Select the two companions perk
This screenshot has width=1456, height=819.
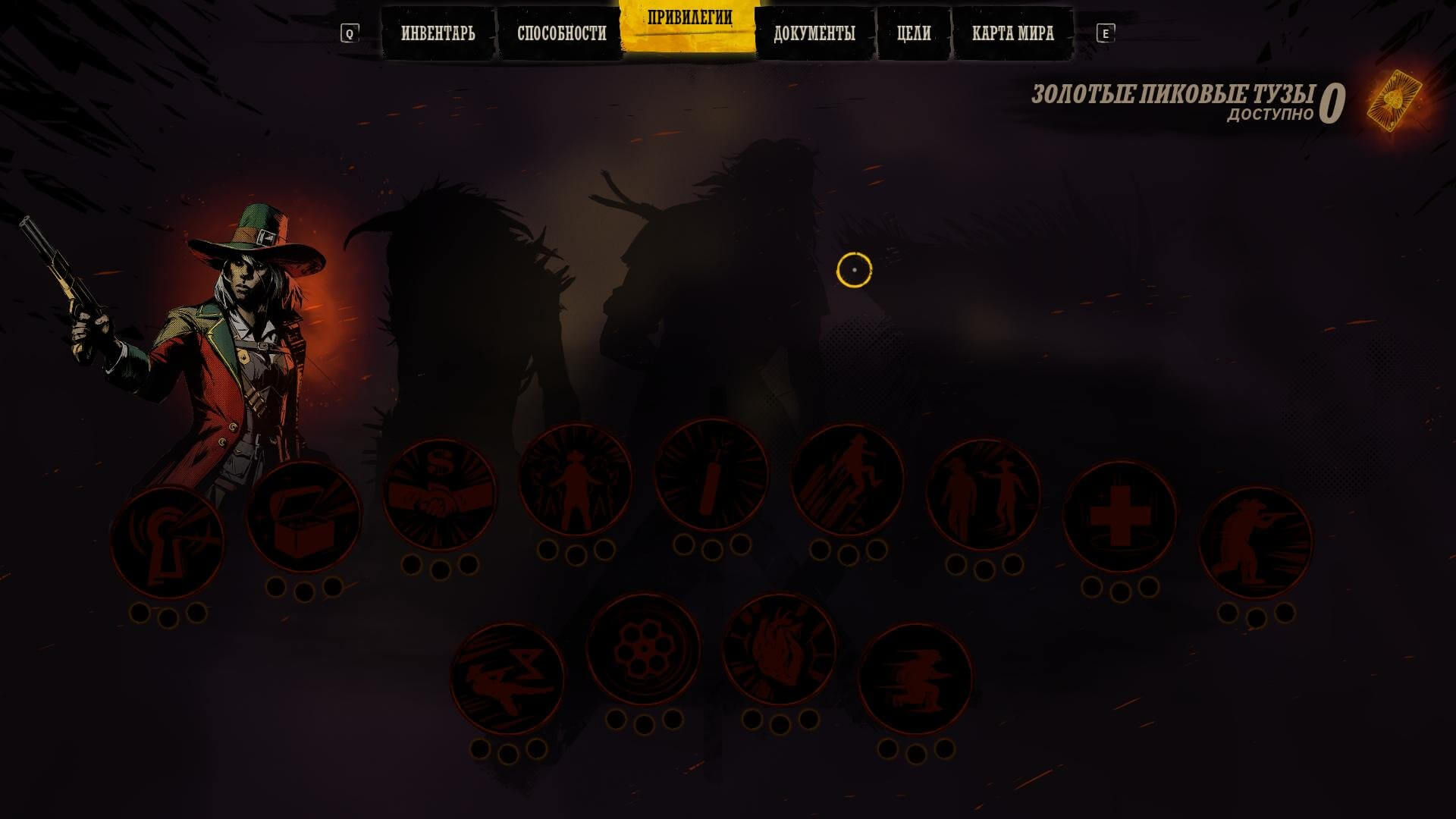pyautogui.click(x=984, y=494)
